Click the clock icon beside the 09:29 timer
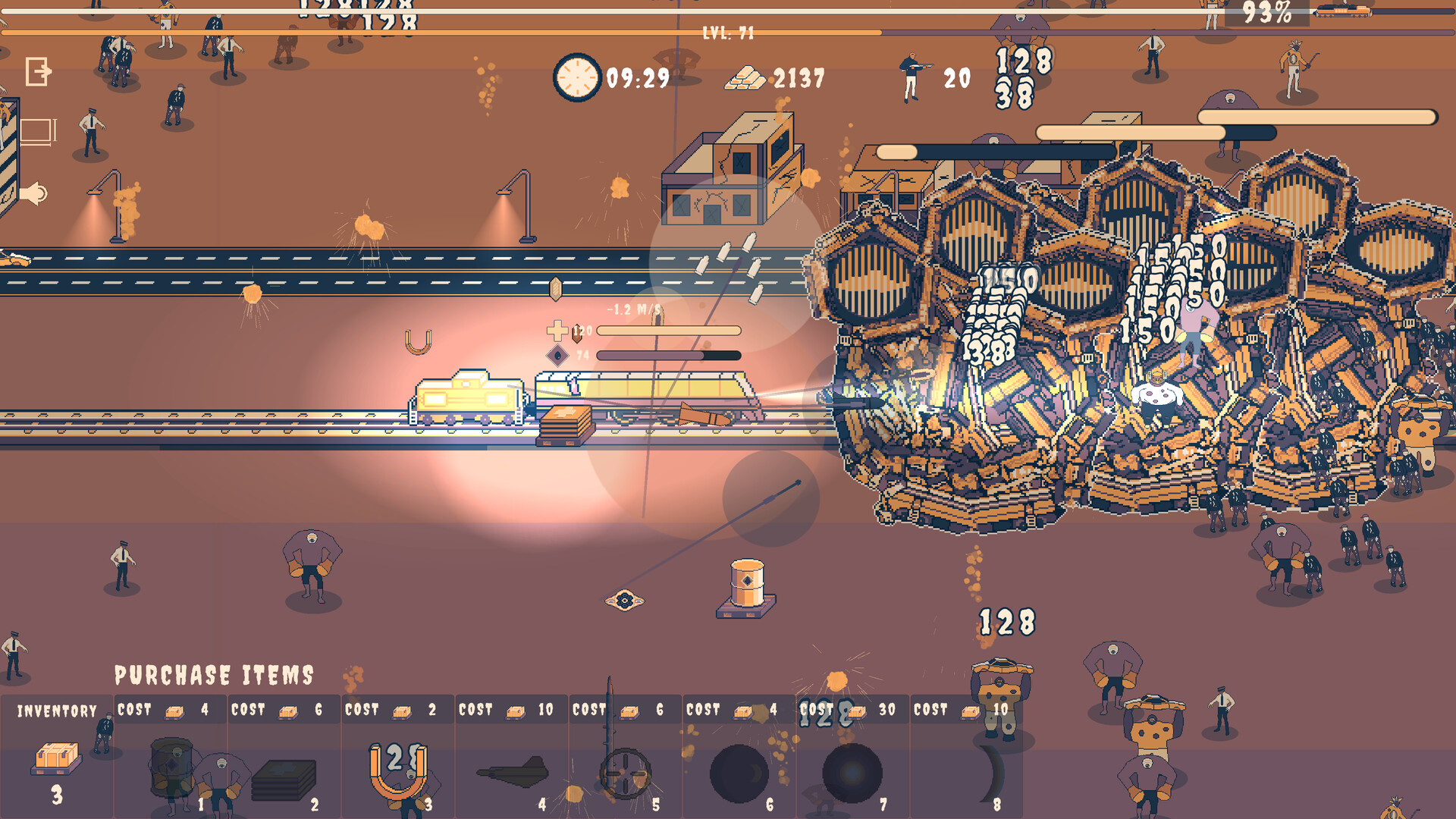1456x819 pixels. point(577,77)
